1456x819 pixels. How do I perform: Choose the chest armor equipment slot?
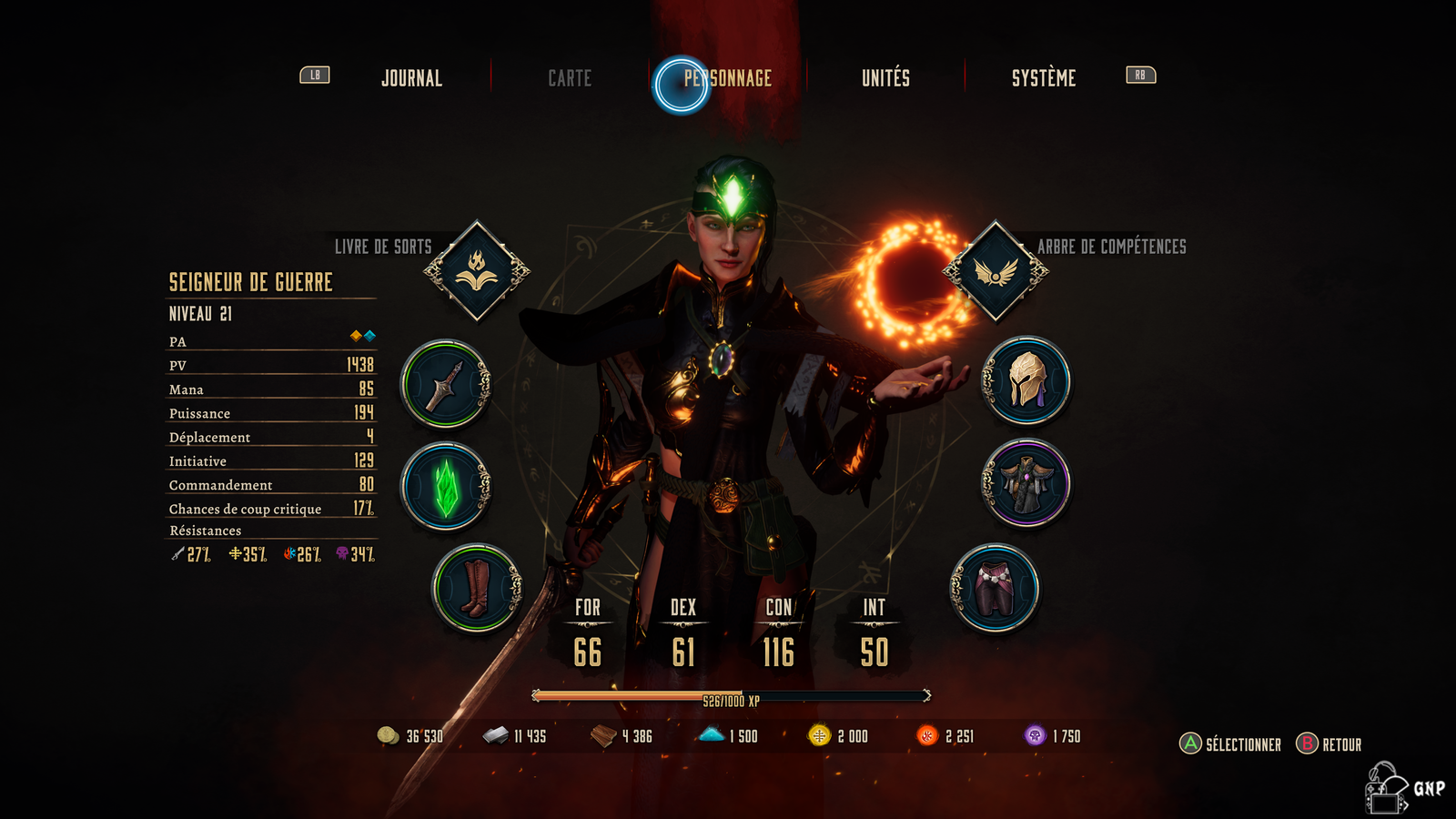(x=1026, y=483)
